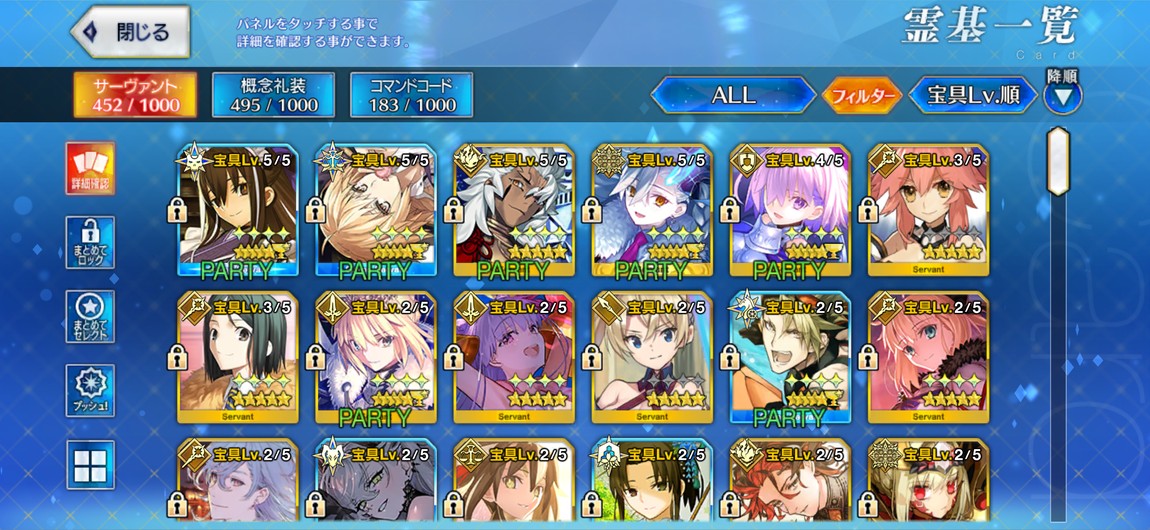1150x530 pixels.
Task: Show the コマンドコード tab
Action: tap(411, 95)
